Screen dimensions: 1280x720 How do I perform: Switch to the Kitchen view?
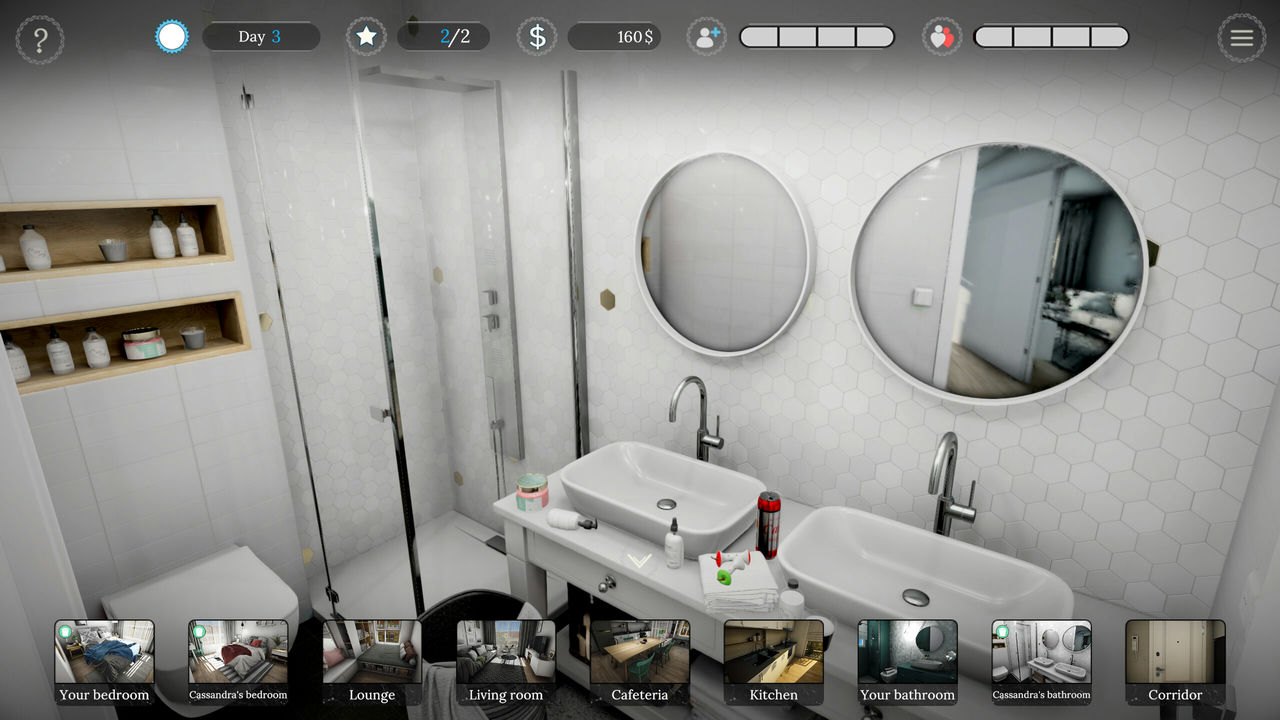(x=773, y=660)
